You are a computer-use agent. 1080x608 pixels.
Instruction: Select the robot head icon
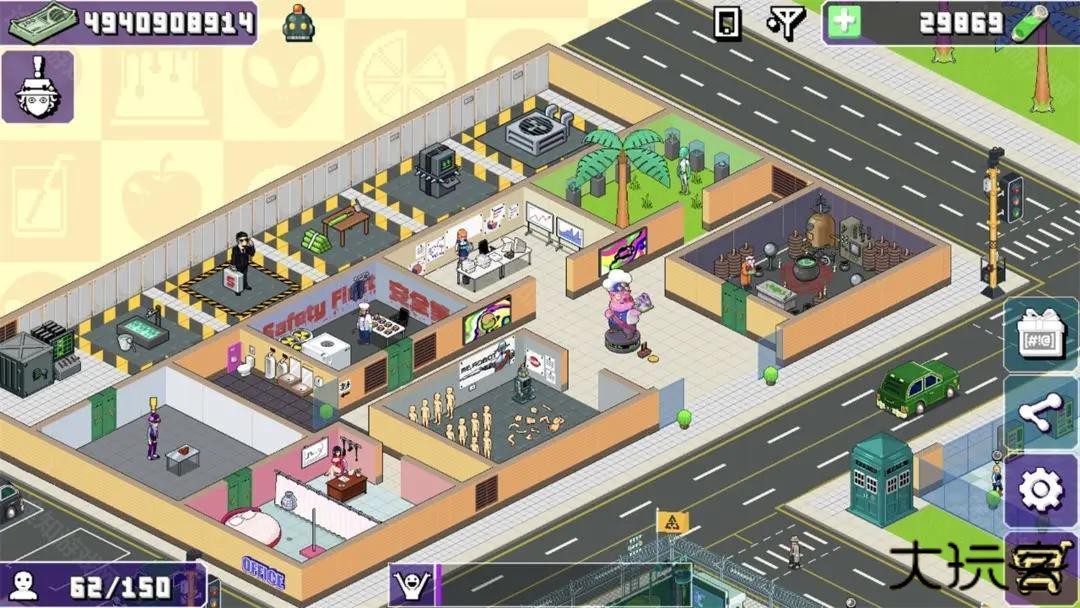pos(299,22)
